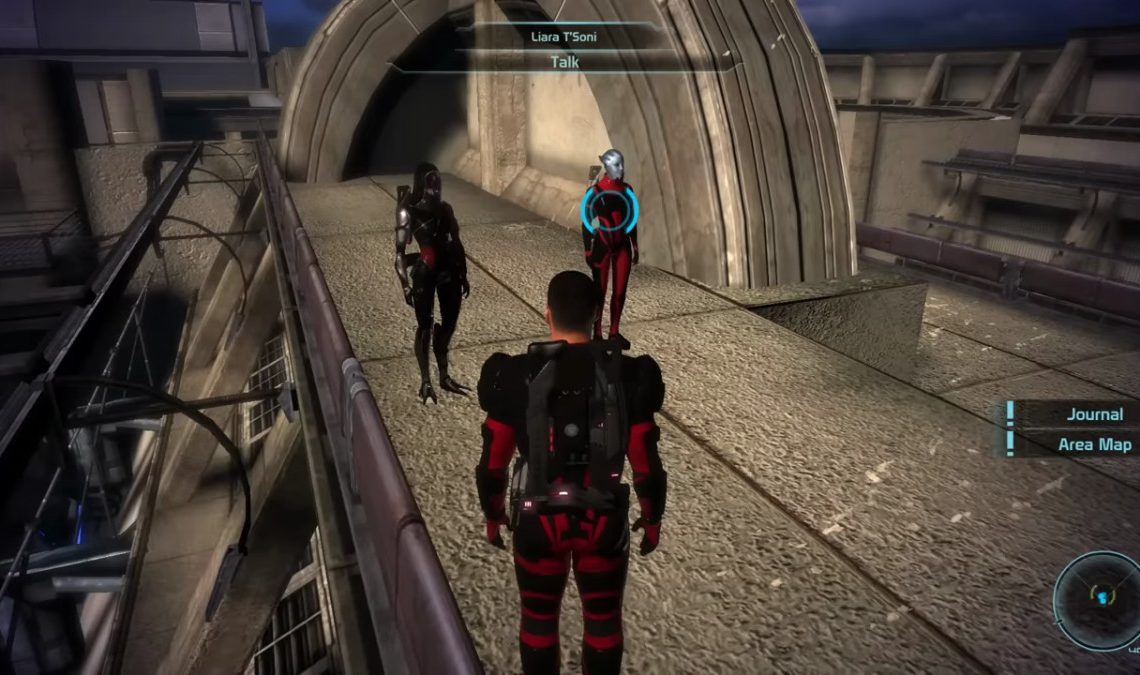The height and width of the screenshot is (675, 1140).
Task: Click the circular radar minimap
Action: tap(1098, 601)
